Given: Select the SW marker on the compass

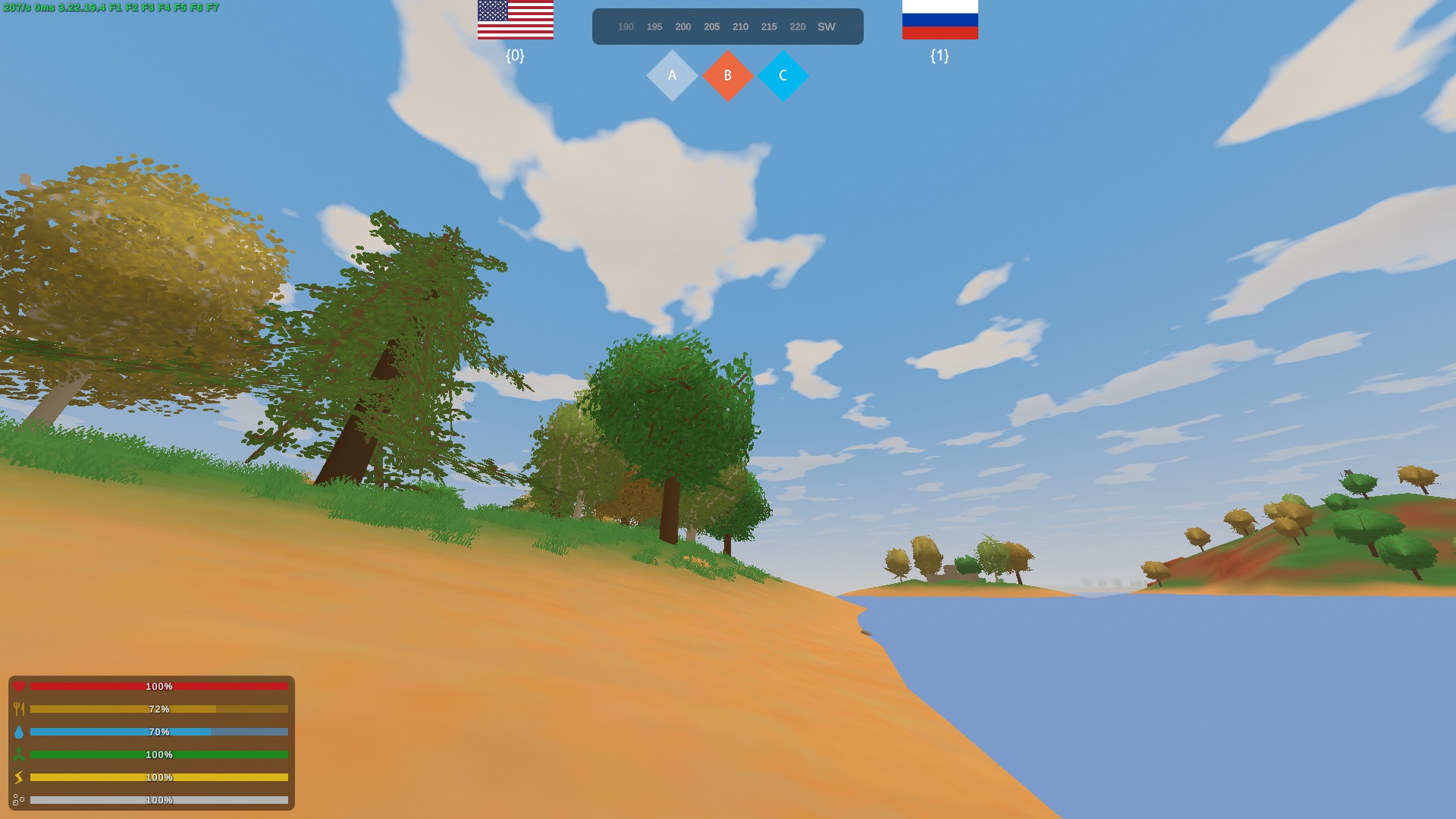Looking at the screenshot, I should pos(826,27).
